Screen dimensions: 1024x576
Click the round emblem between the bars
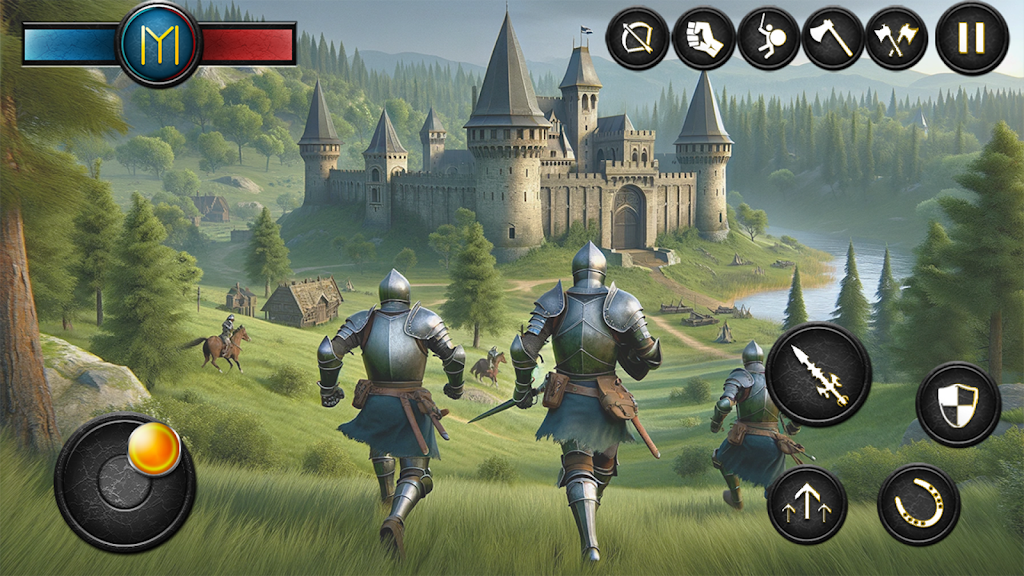click(x=158, y=42)
